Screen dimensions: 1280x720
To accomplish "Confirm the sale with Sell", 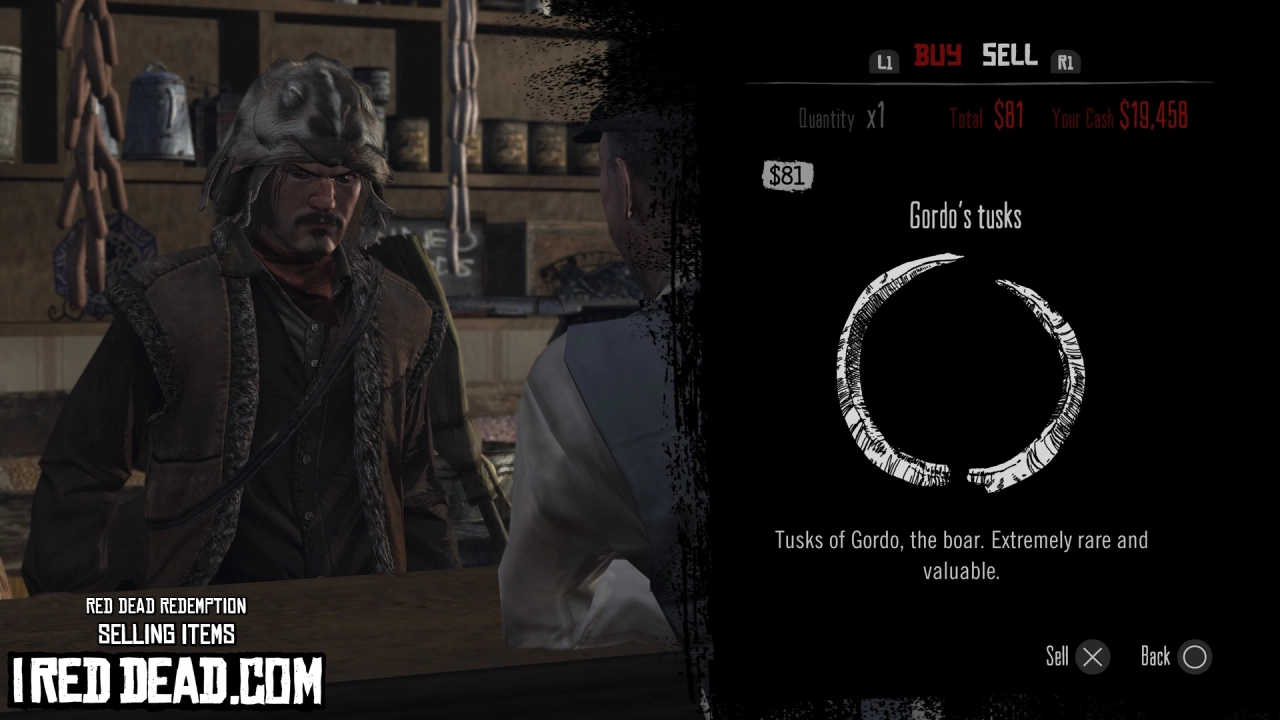I will click(x=1075, y=657).
